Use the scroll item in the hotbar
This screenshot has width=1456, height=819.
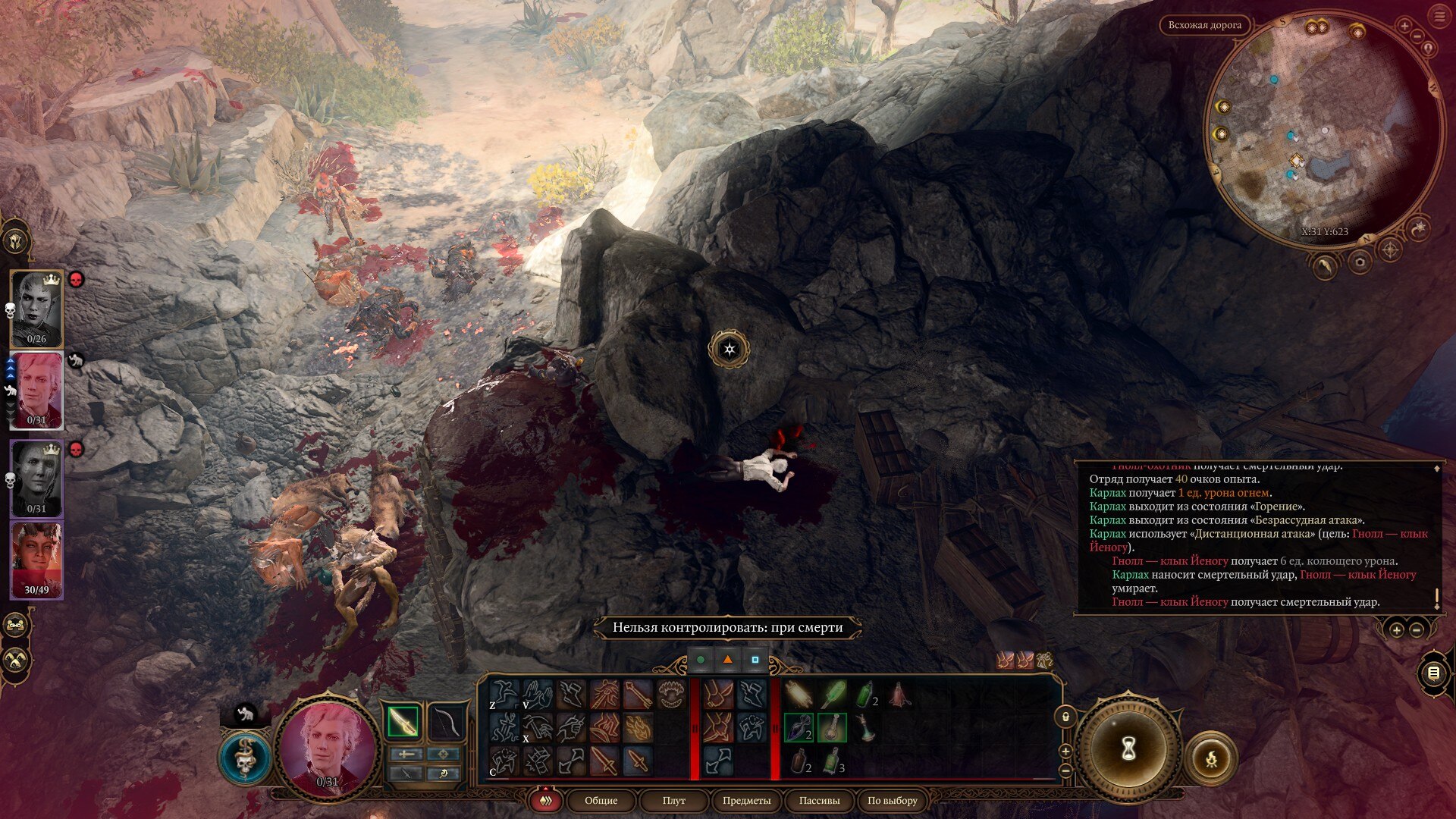(797, 694)
